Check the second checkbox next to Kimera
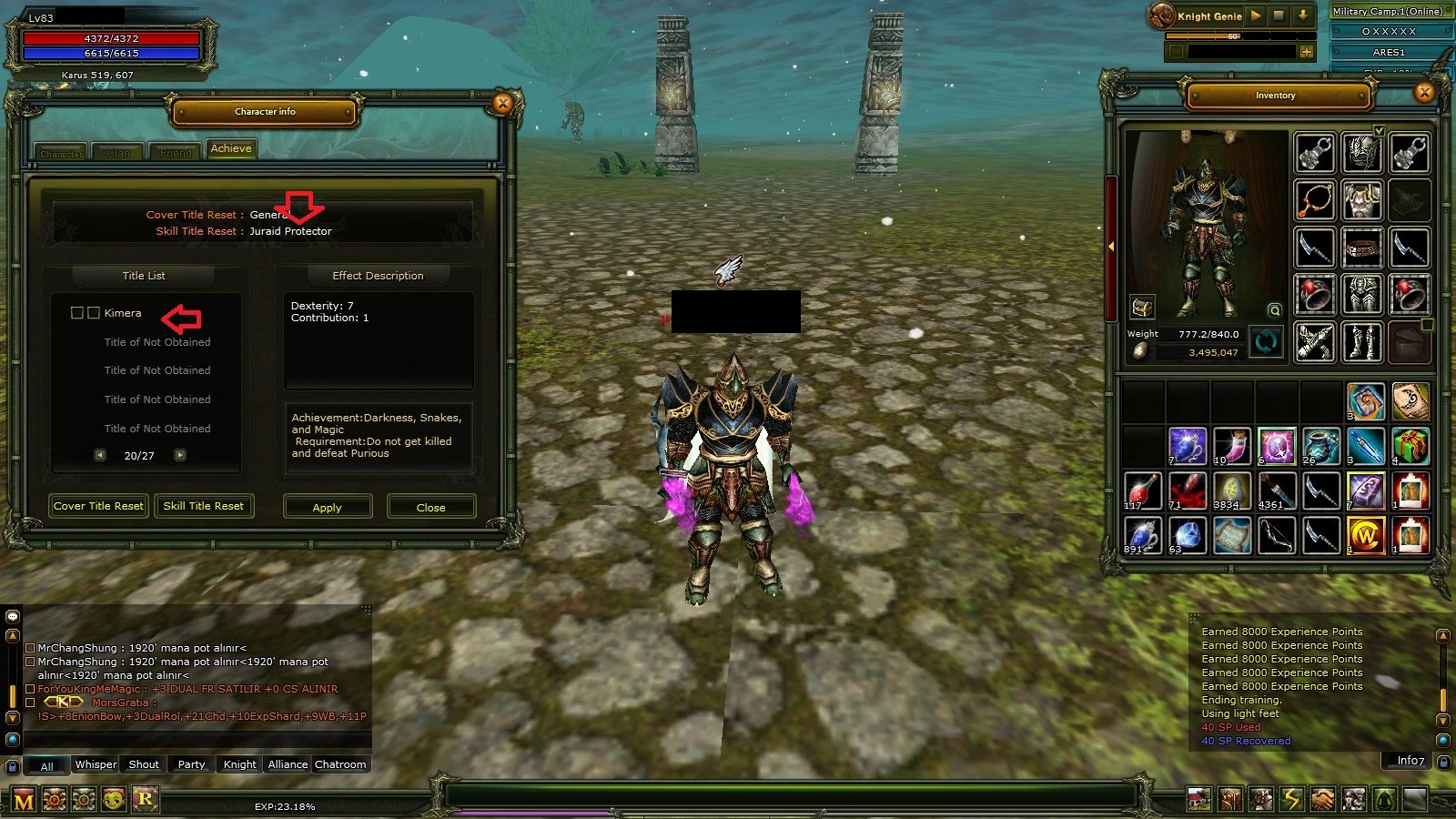Screen dimensions: 1456x819 [x=94, y=312]
